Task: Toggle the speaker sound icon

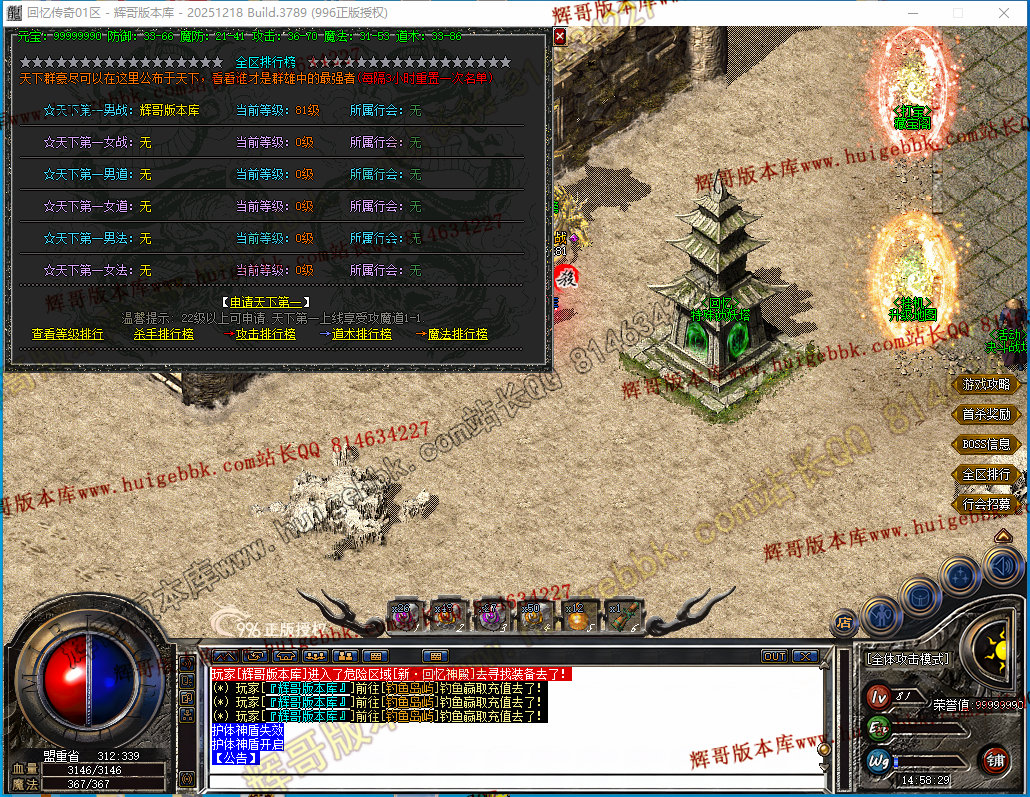Action: 1002,568
